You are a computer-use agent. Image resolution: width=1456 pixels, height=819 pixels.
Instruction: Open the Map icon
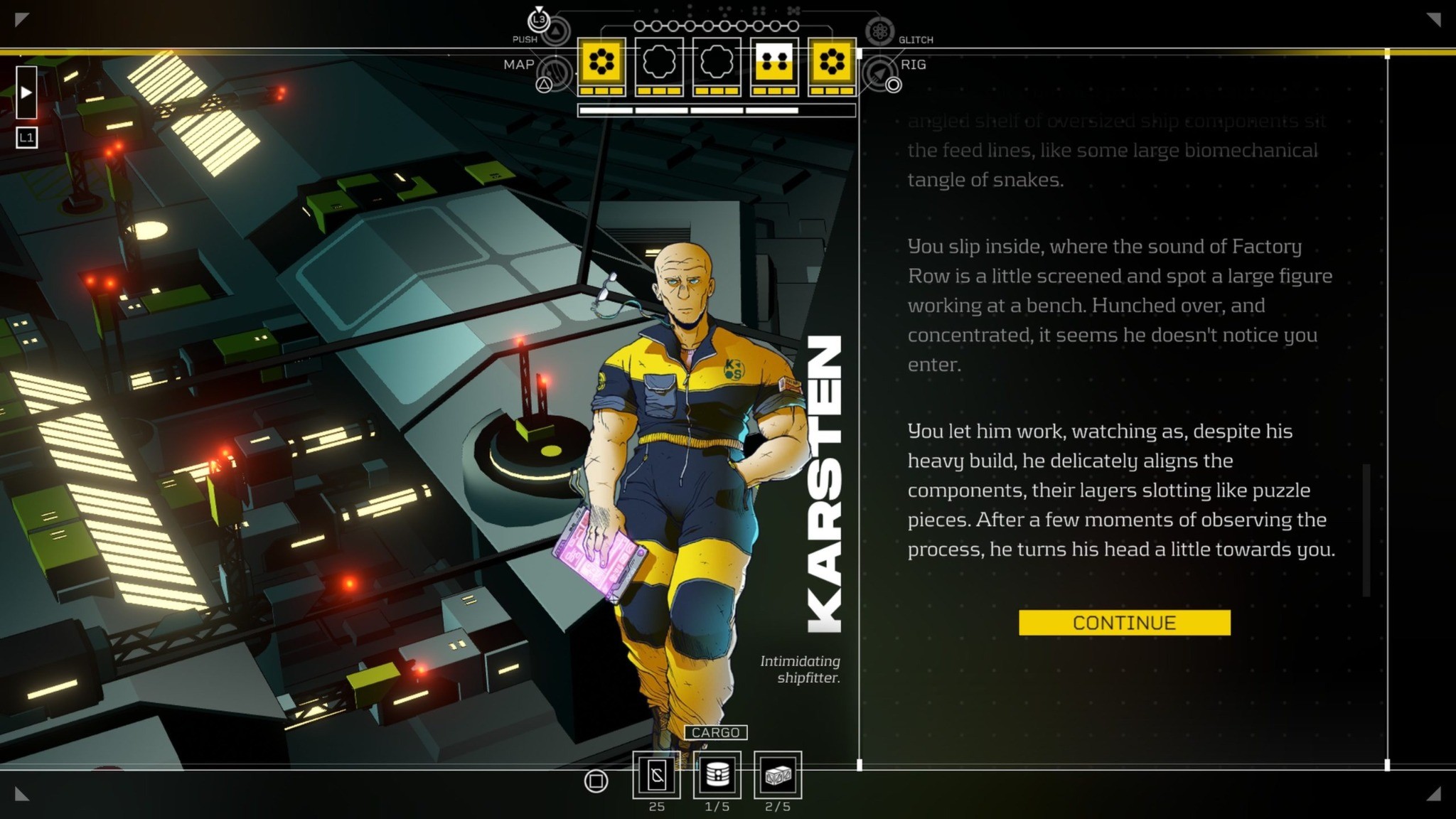(x=555, y=73)
